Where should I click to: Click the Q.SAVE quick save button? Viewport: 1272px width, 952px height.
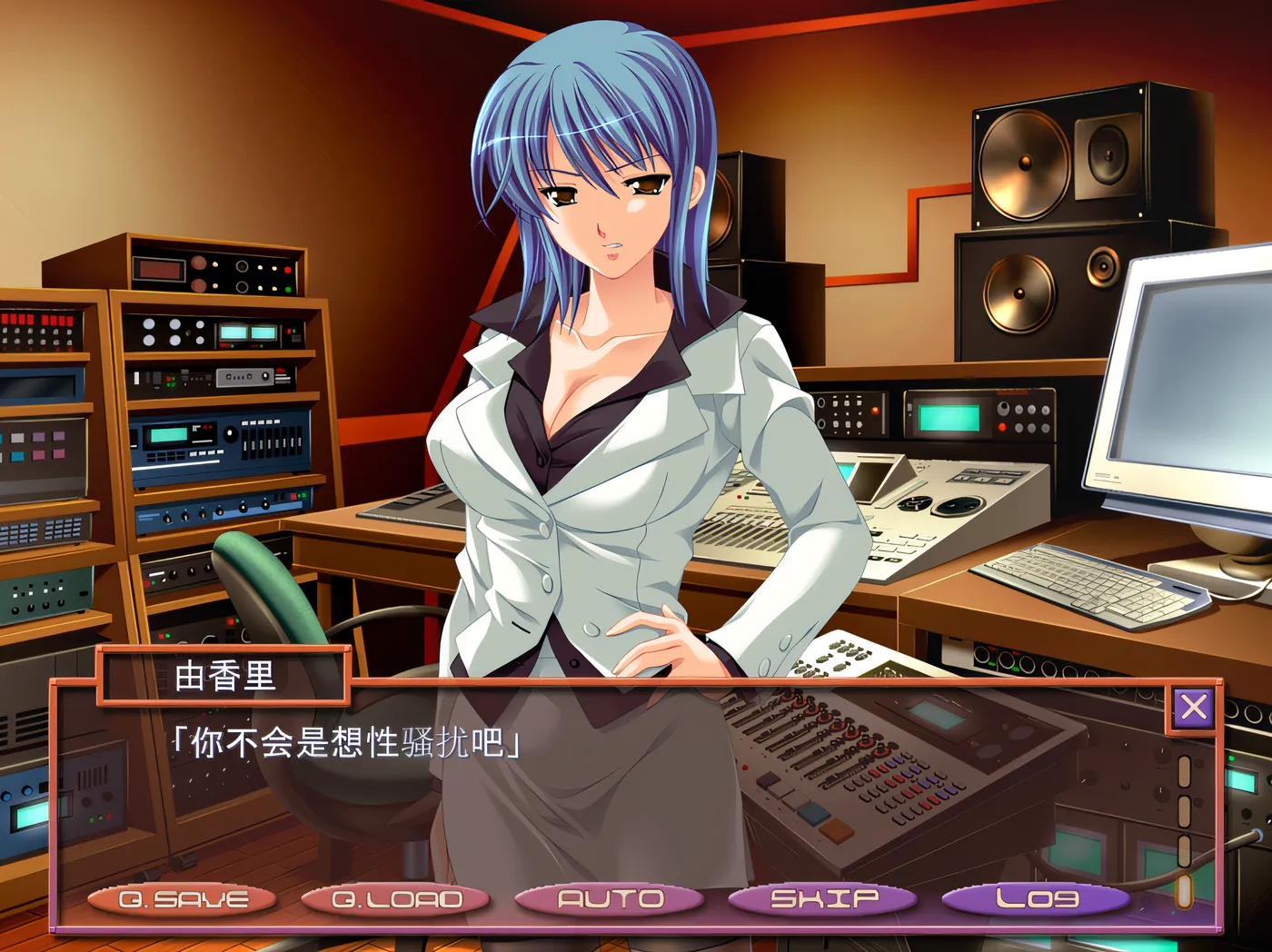coord(183,899)
